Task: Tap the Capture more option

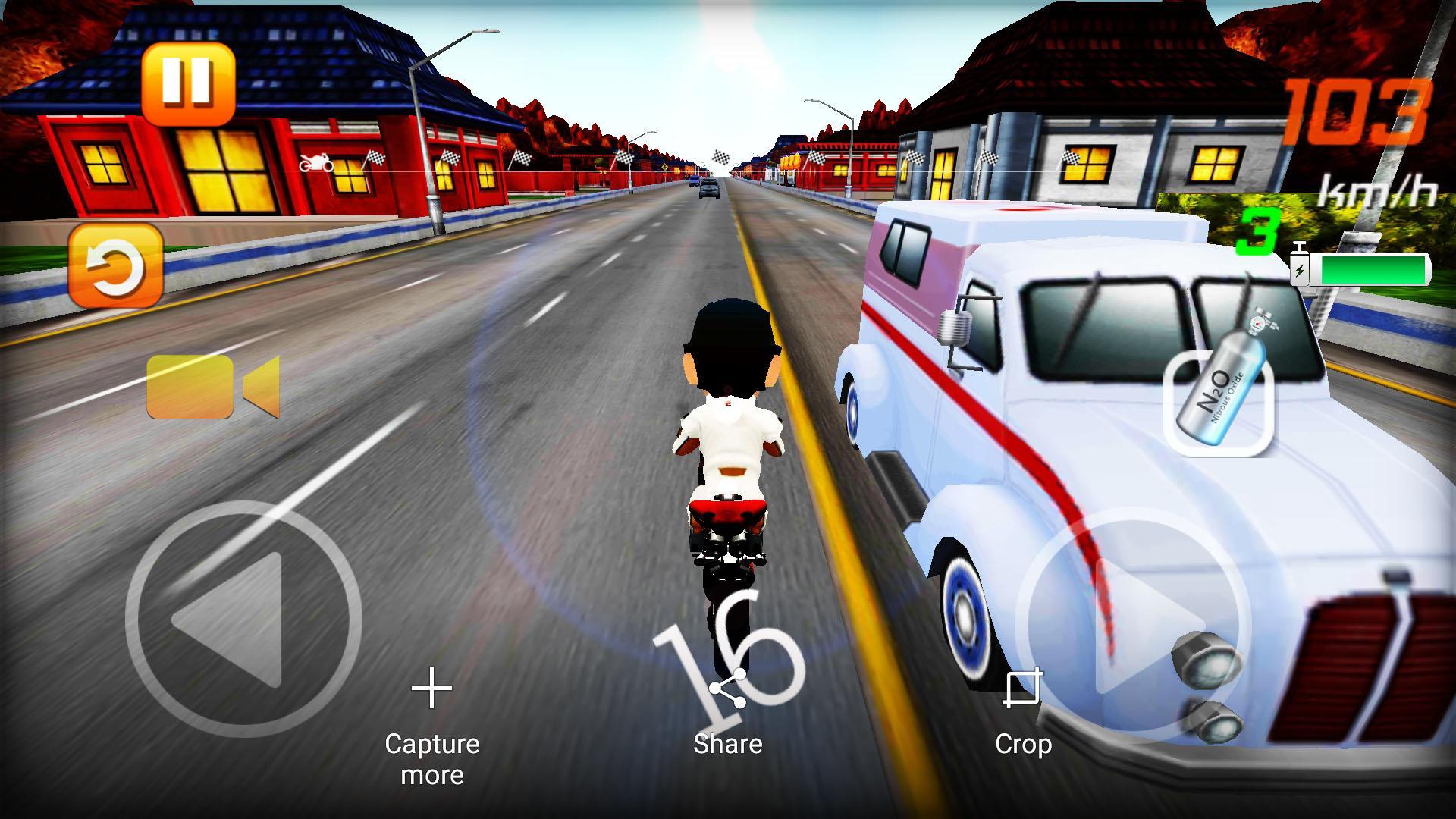Action: (x=432, y=758)
